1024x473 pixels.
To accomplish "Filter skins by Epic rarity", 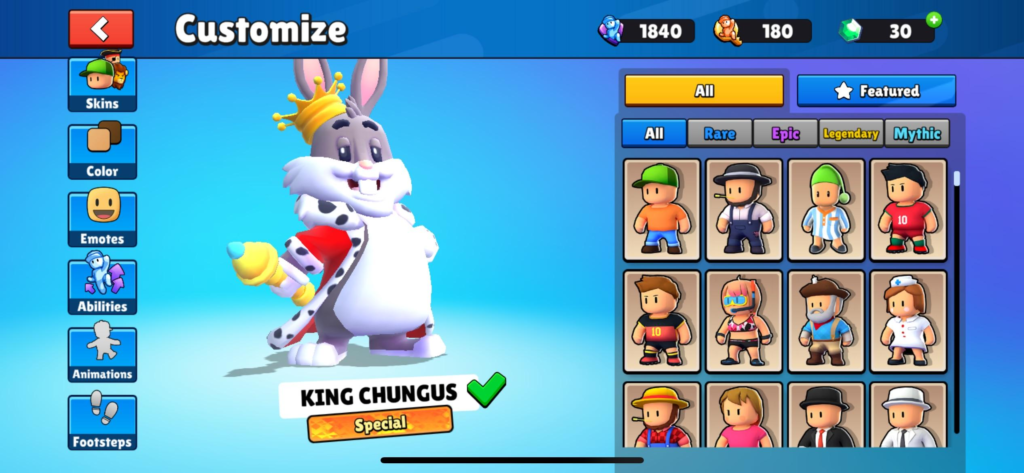I will (x=785, y=133).
